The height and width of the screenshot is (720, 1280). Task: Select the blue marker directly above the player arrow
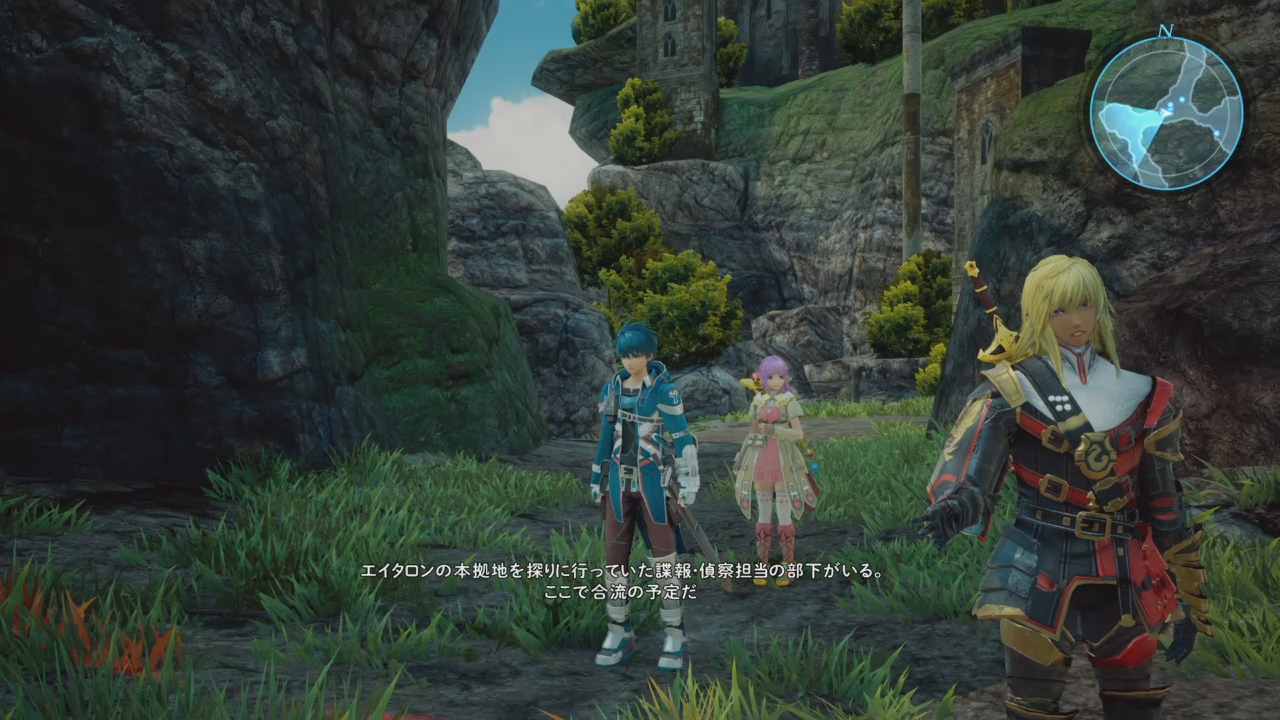point(1170,105)
